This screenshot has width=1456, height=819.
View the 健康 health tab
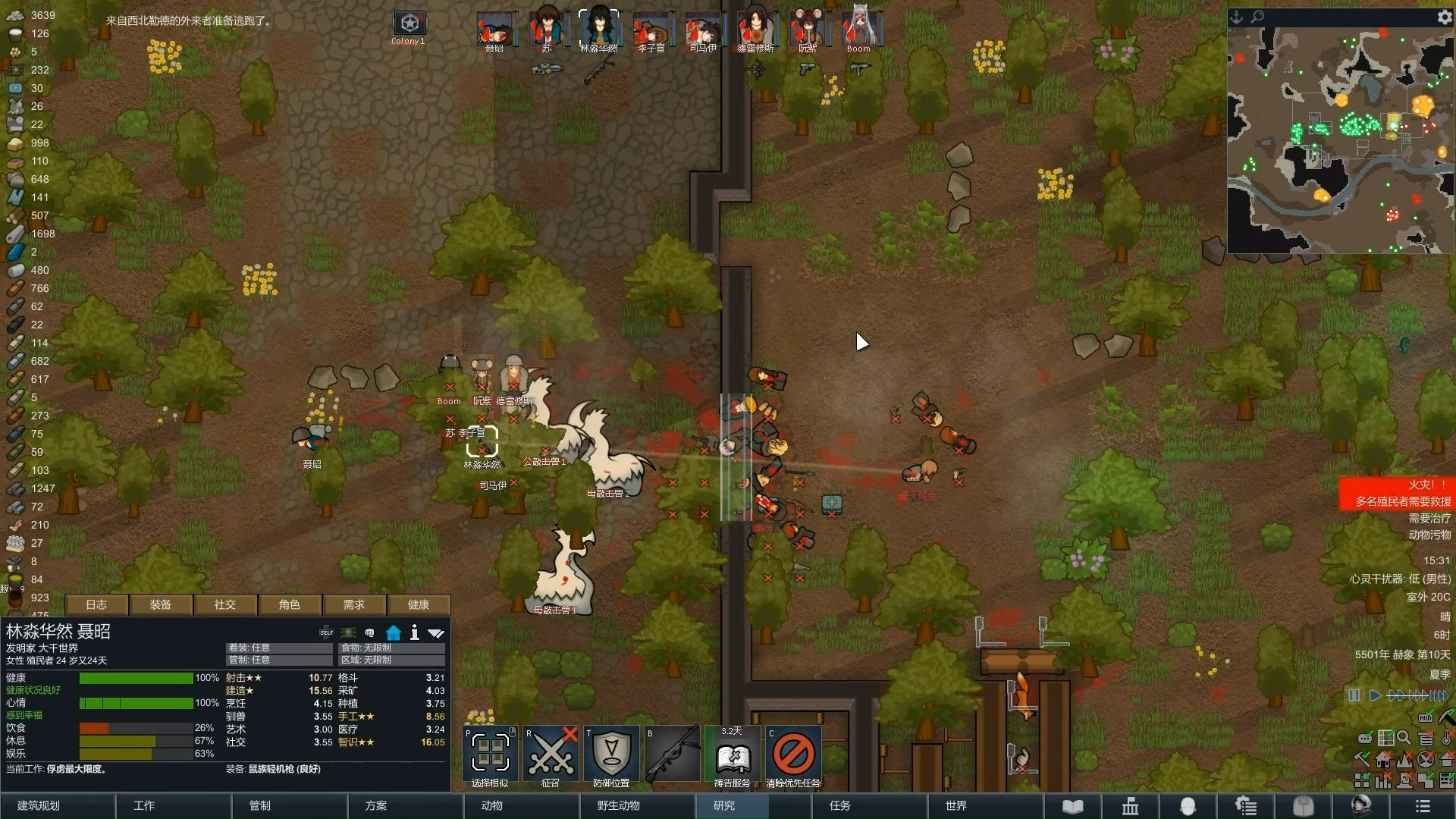tap(419, 604)
